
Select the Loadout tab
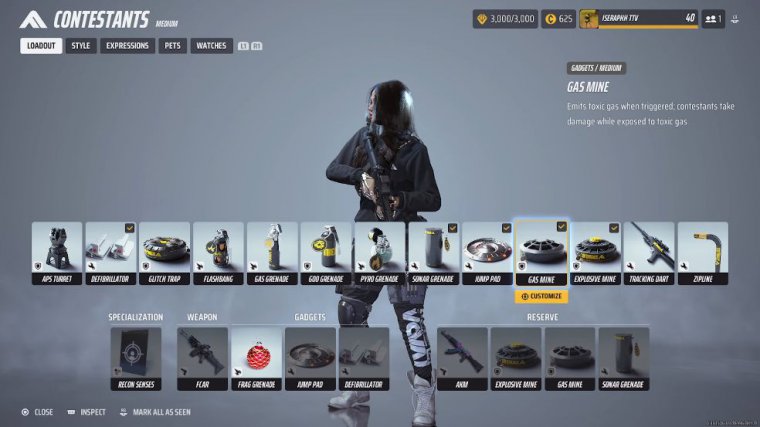tap(41, 46)
